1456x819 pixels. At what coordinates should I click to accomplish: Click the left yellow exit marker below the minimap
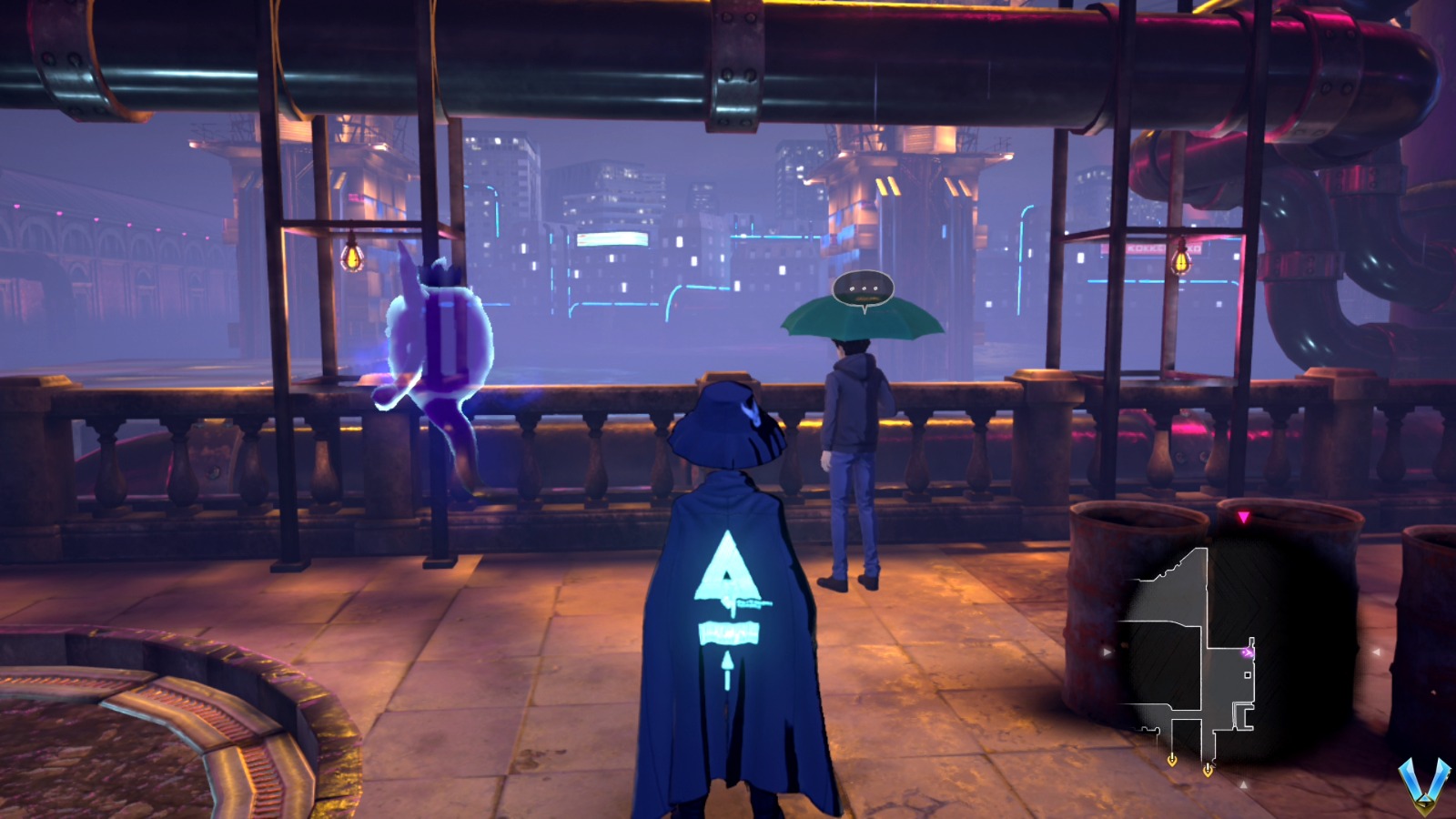pyautogui.click(x=1173, y=763)
